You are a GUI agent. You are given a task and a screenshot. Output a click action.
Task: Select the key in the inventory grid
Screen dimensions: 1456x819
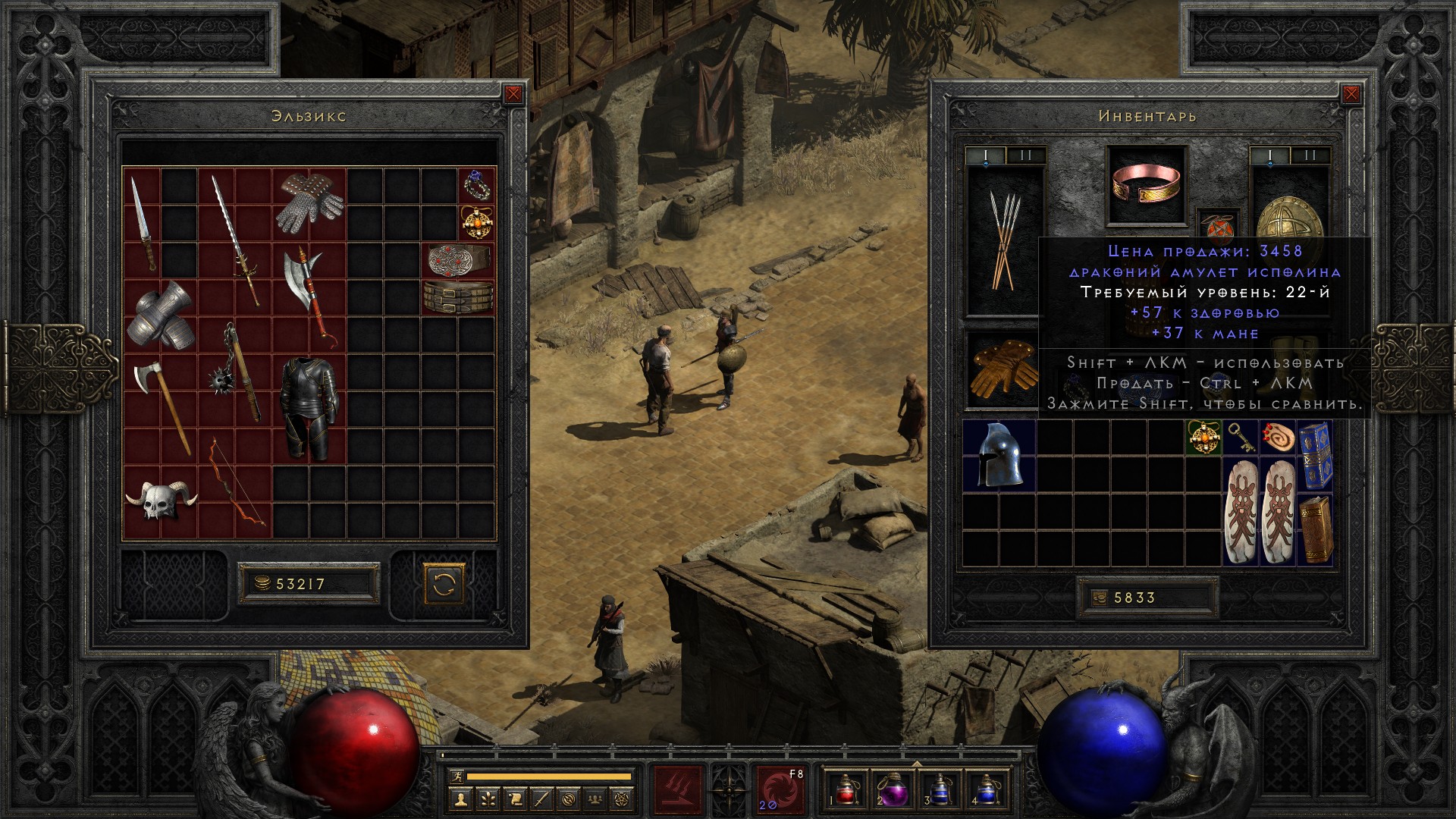tap(1241, 437)
